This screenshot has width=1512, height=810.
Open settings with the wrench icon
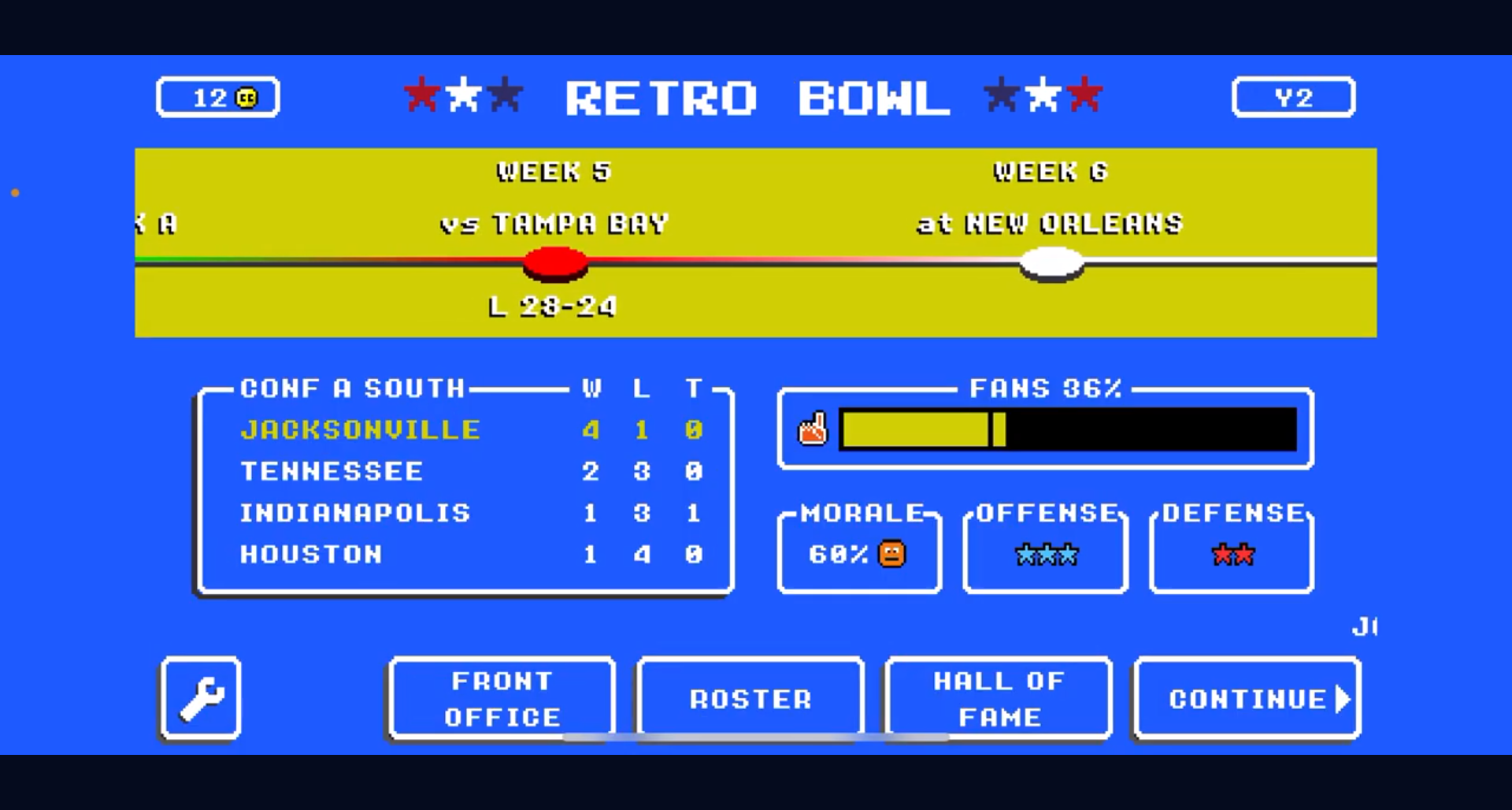(x=200, y=699)
